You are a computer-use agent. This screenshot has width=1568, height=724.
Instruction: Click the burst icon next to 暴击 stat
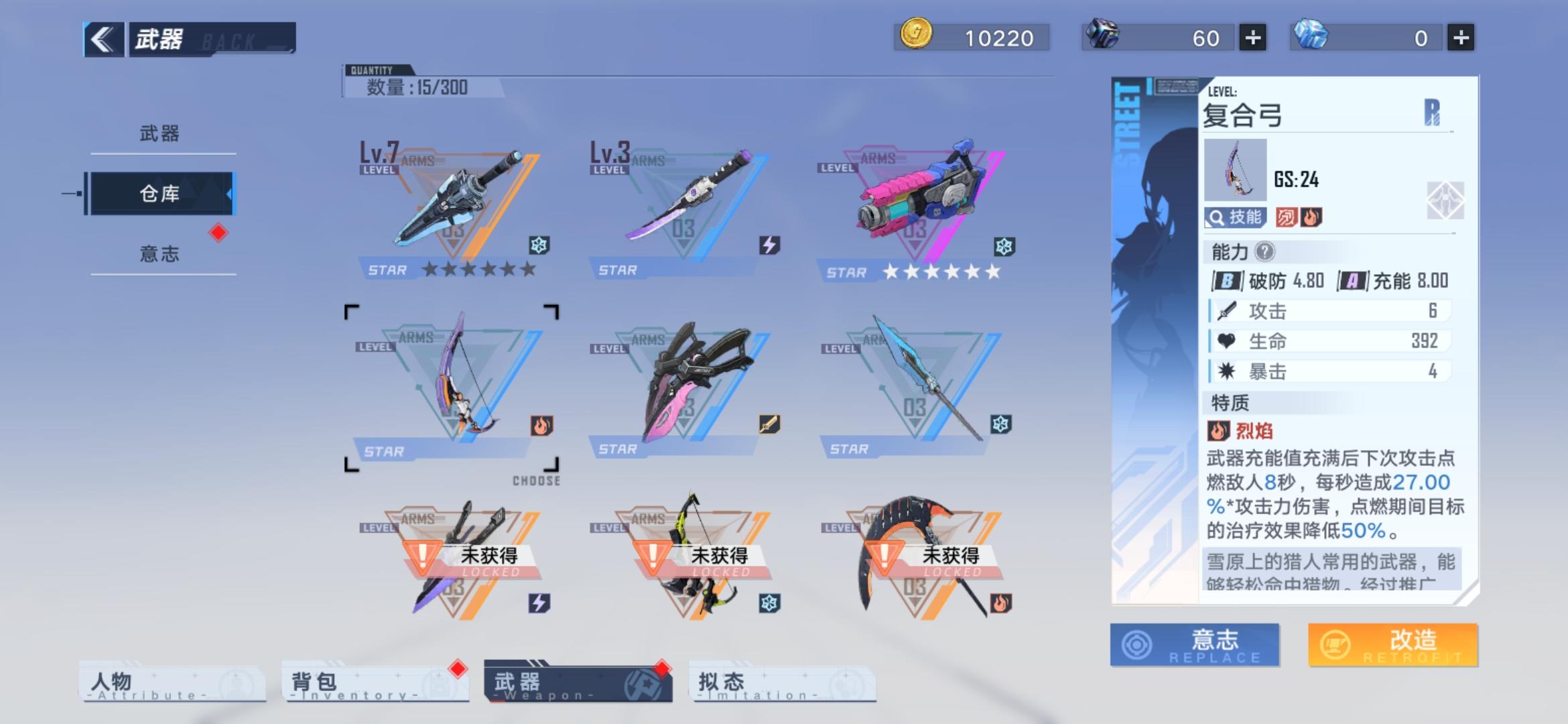point(1228,371)
